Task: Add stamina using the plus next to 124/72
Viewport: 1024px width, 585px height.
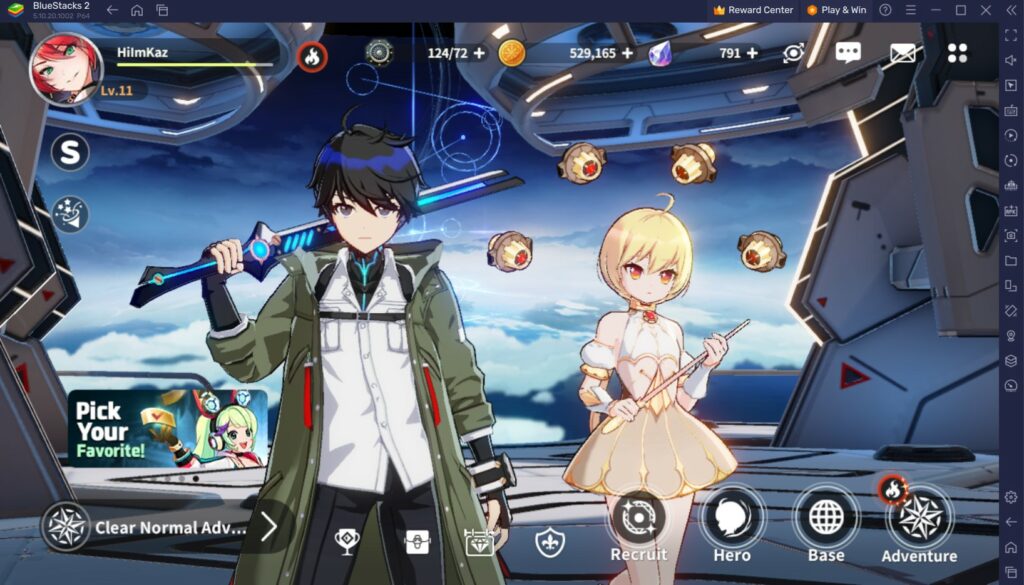Action: [x=479, y=53]
